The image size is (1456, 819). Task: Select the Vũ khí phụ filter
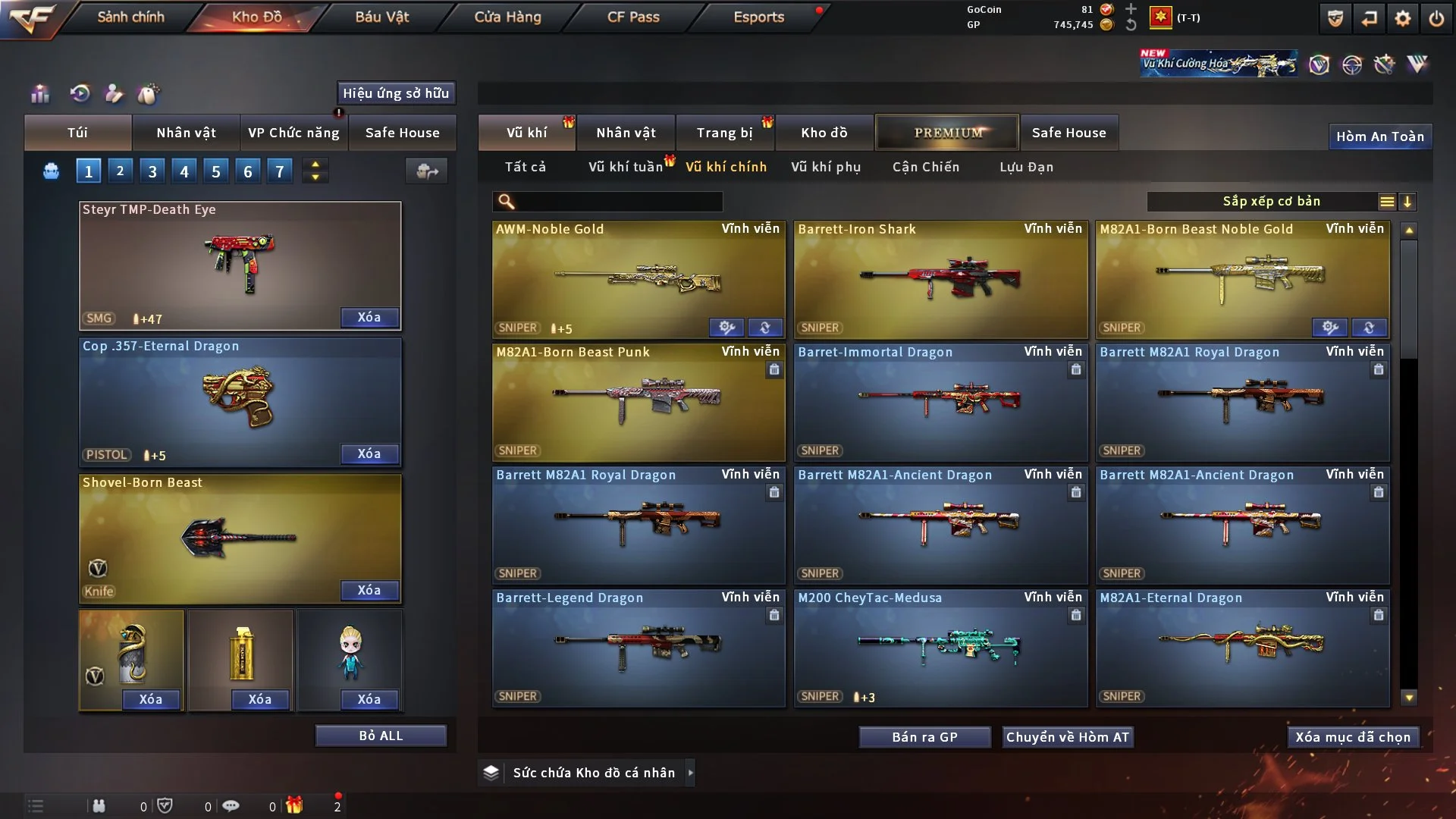point(826,167)
